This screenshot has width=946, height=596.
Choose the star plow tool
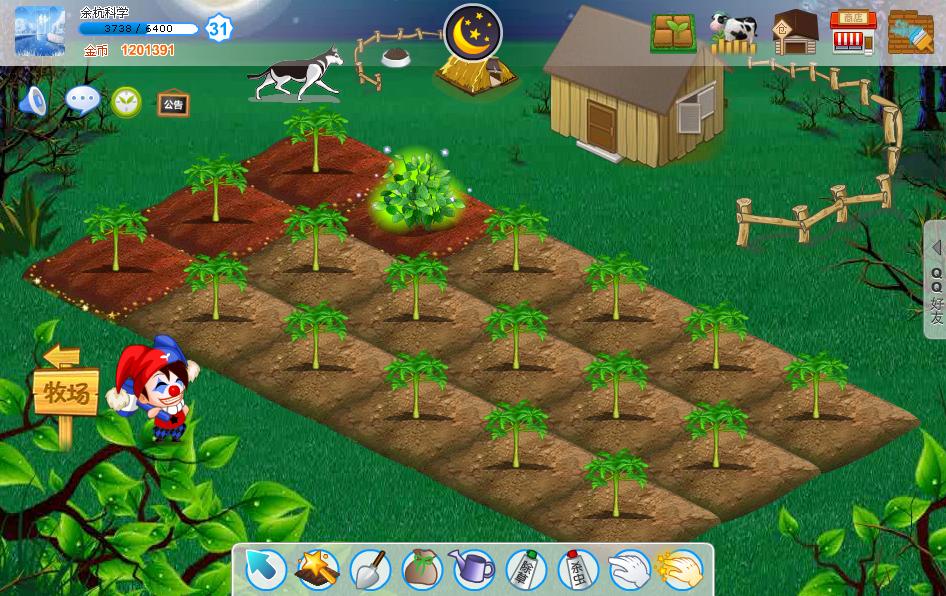(317, 570)
